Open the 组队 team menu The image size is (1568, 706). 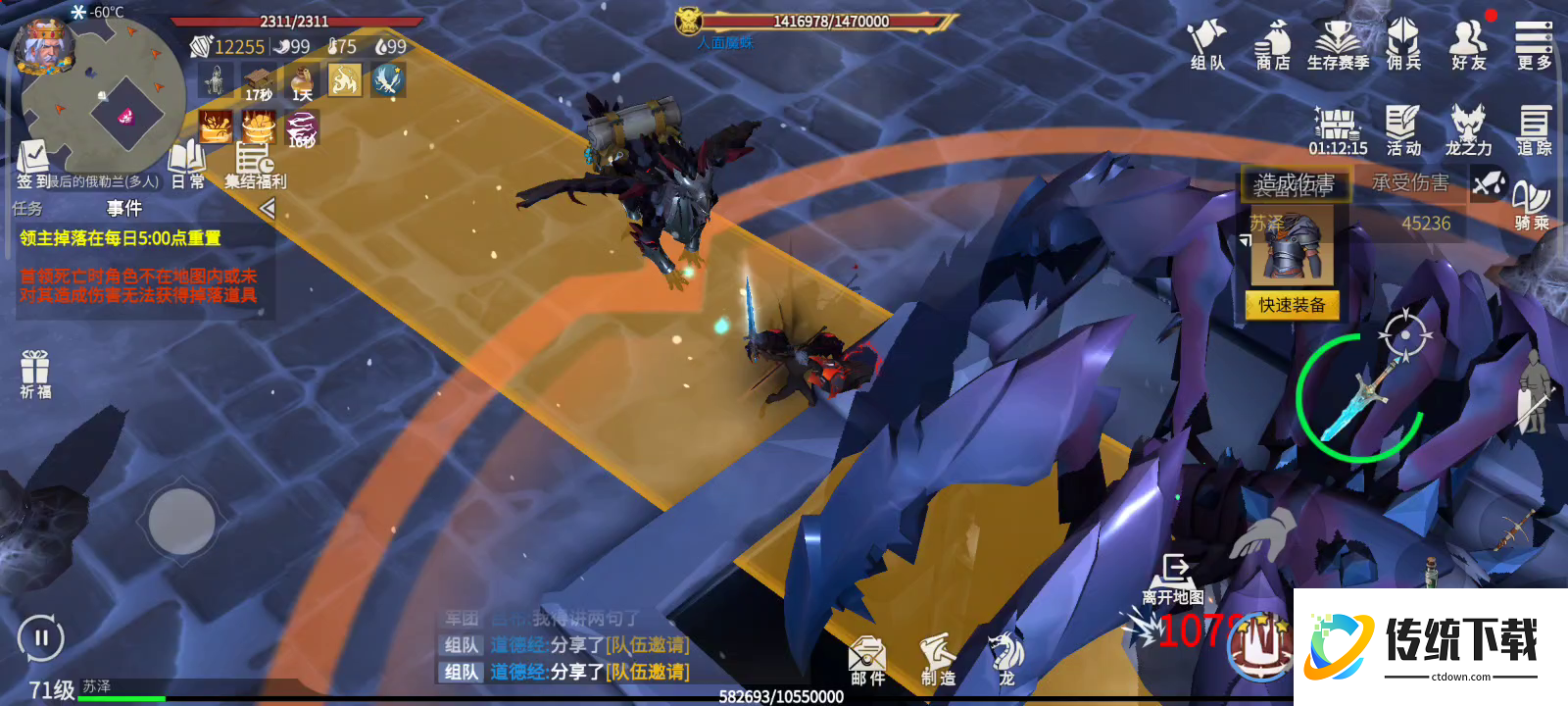[x=1207, y=46]
